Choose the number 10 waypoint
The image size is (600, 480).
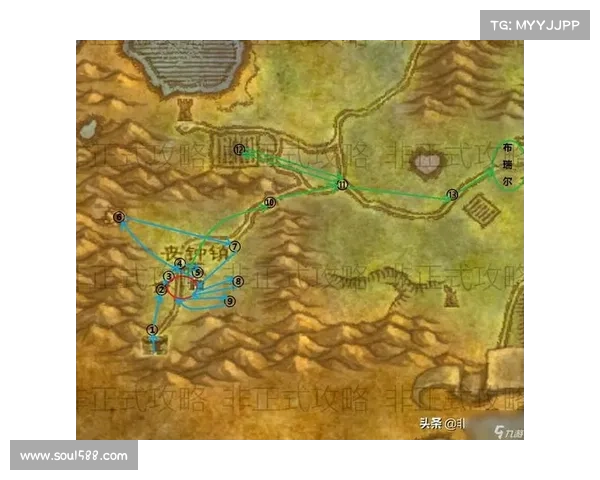coord(269,203)
